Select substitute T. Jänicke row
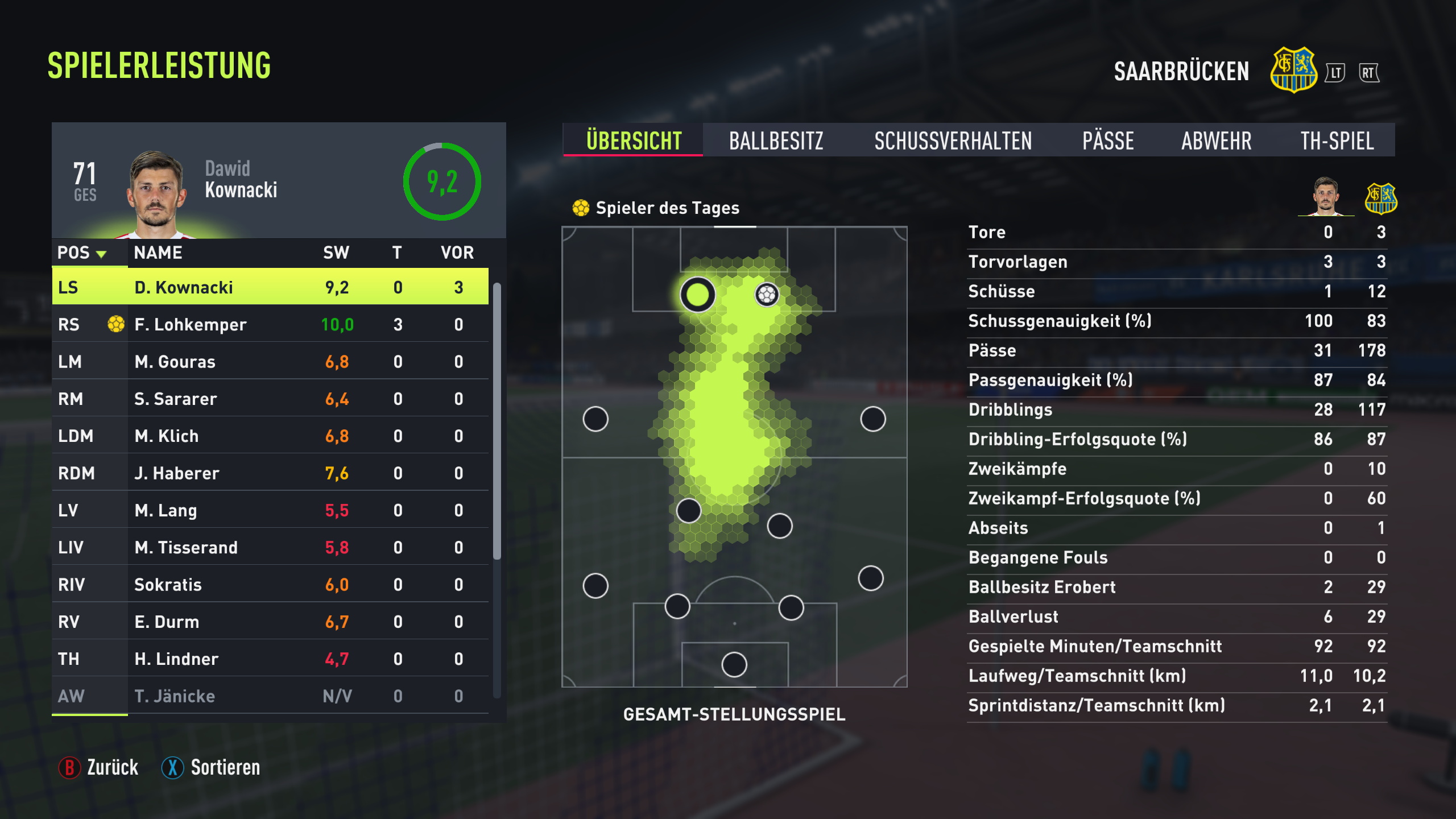Viewport: 1456px width, 819px height. 270,696
